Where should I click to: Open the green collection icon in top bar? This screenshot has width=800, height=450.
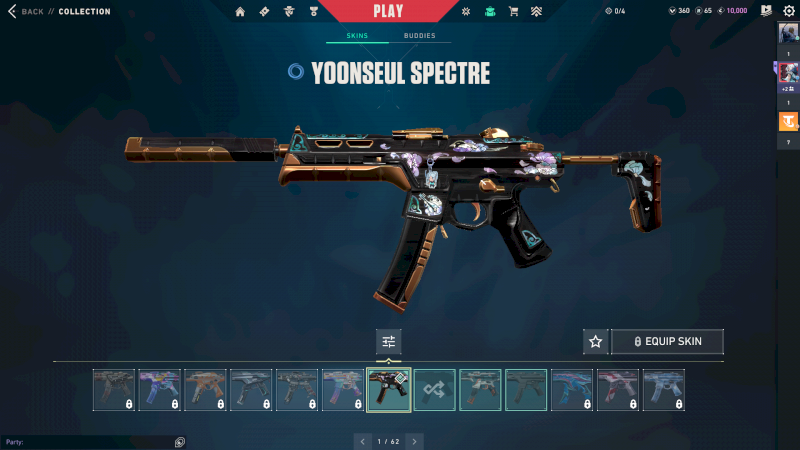[x=490, y=12]
